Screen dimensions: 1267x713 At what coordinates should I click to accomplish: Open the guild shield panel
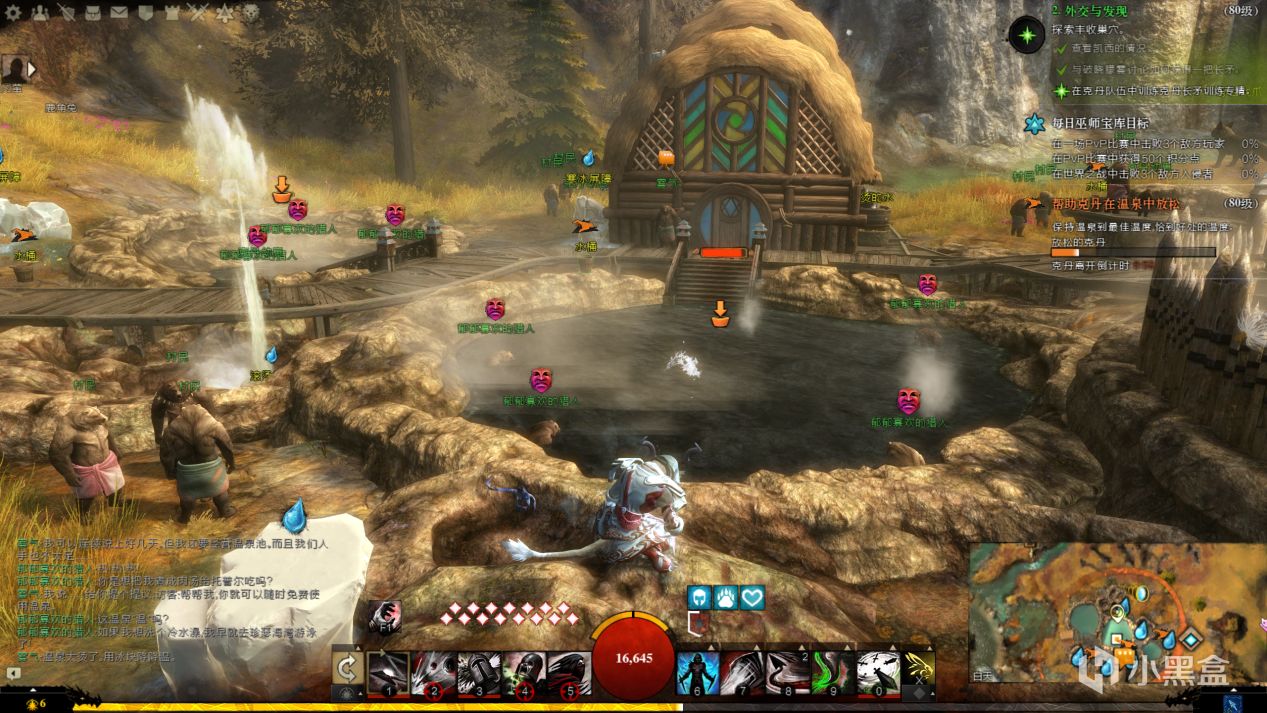tap(146, 12)
